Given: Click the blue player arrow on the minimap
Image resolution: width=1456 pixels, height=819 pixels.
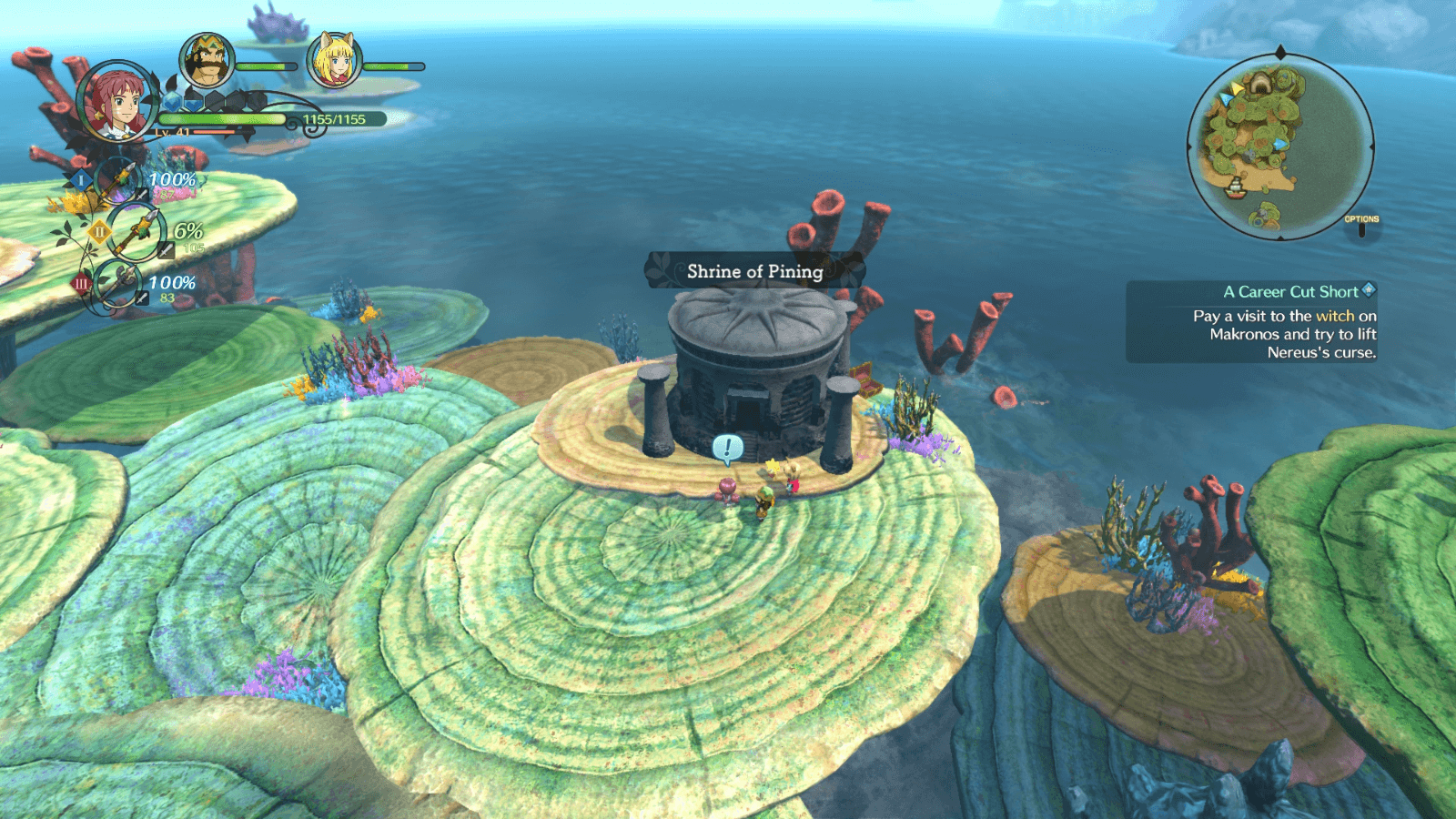Looking at the screenshot, I should (x=1279, y=143).
